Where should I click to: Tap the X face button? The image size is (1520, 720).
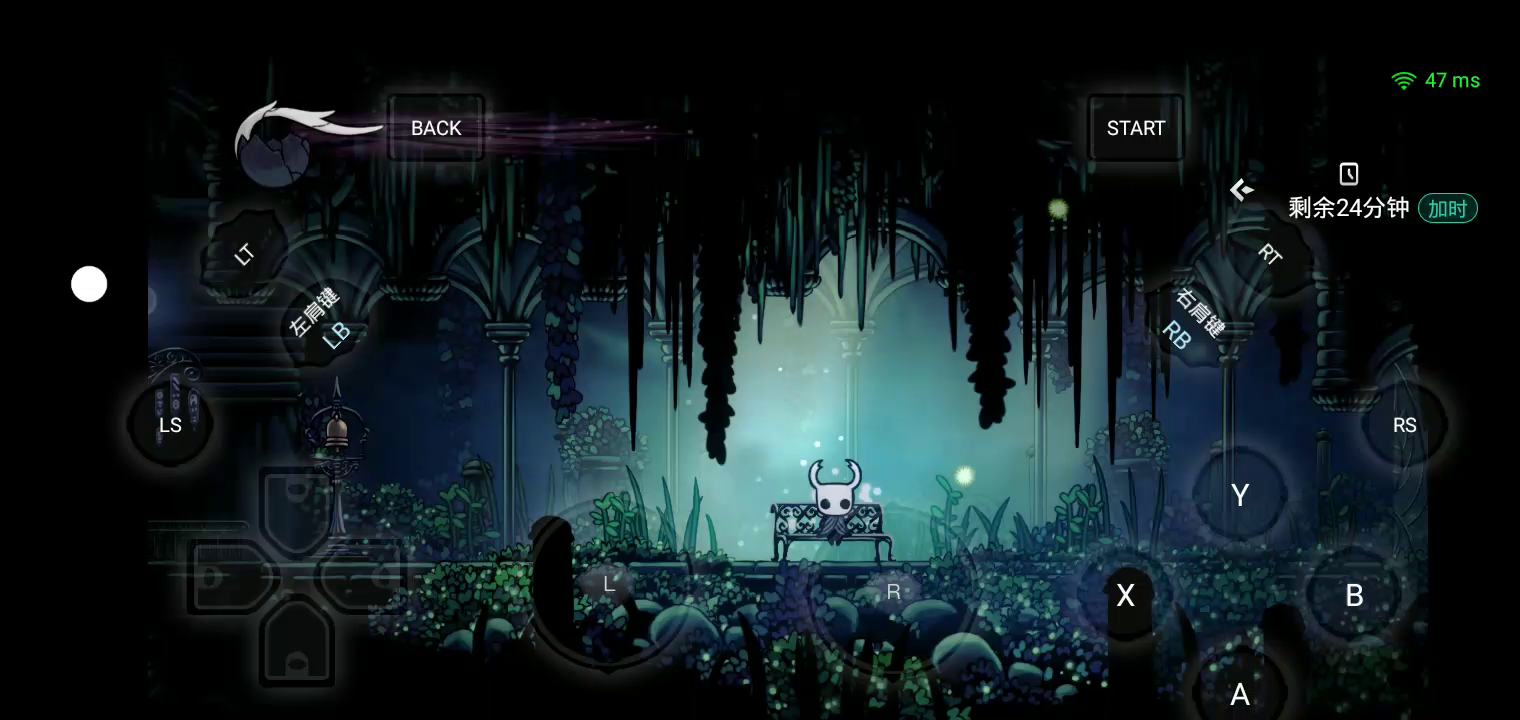point(1126,595)
